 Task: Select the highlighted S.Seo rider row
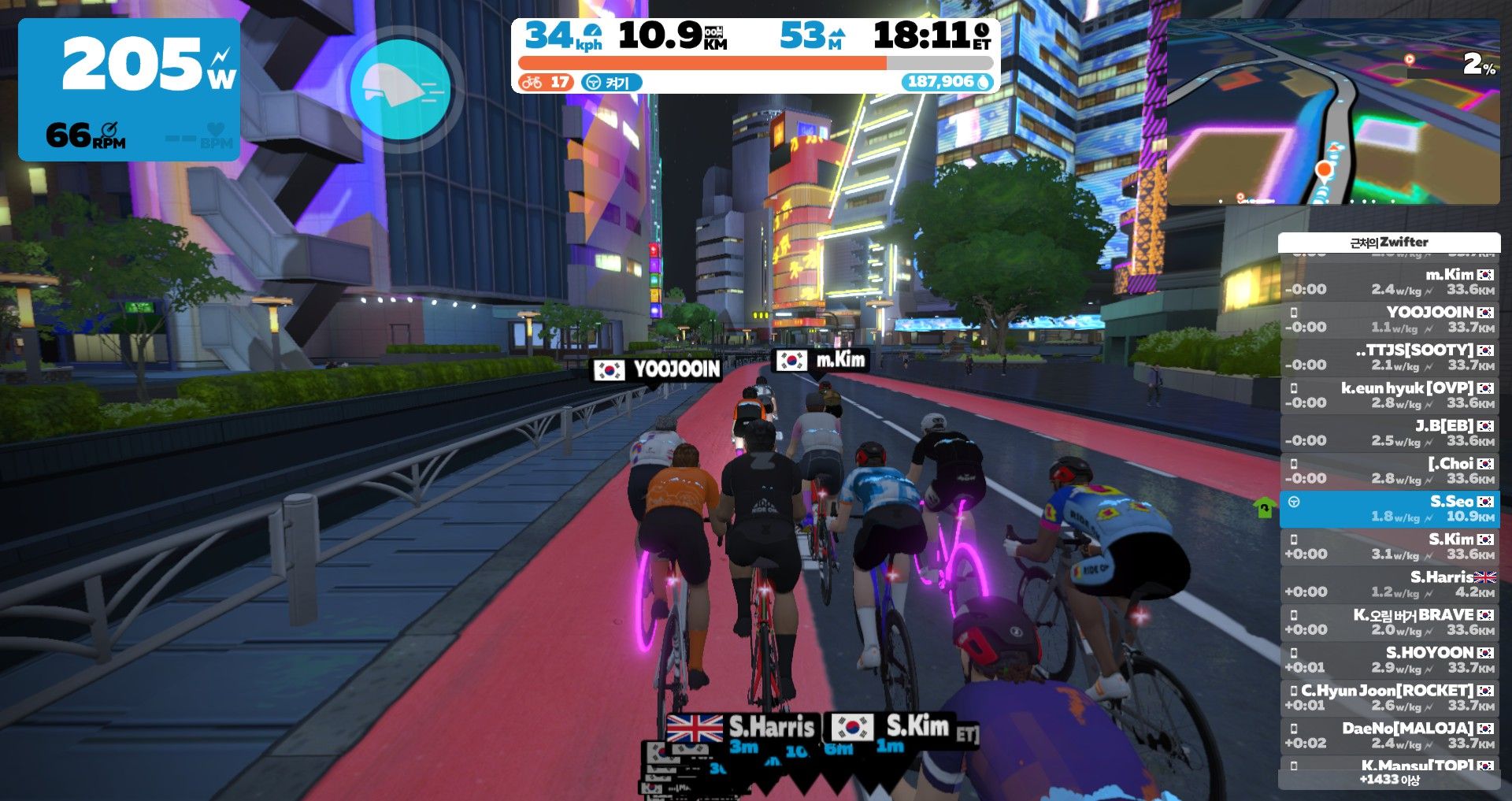coord(1389,509)
